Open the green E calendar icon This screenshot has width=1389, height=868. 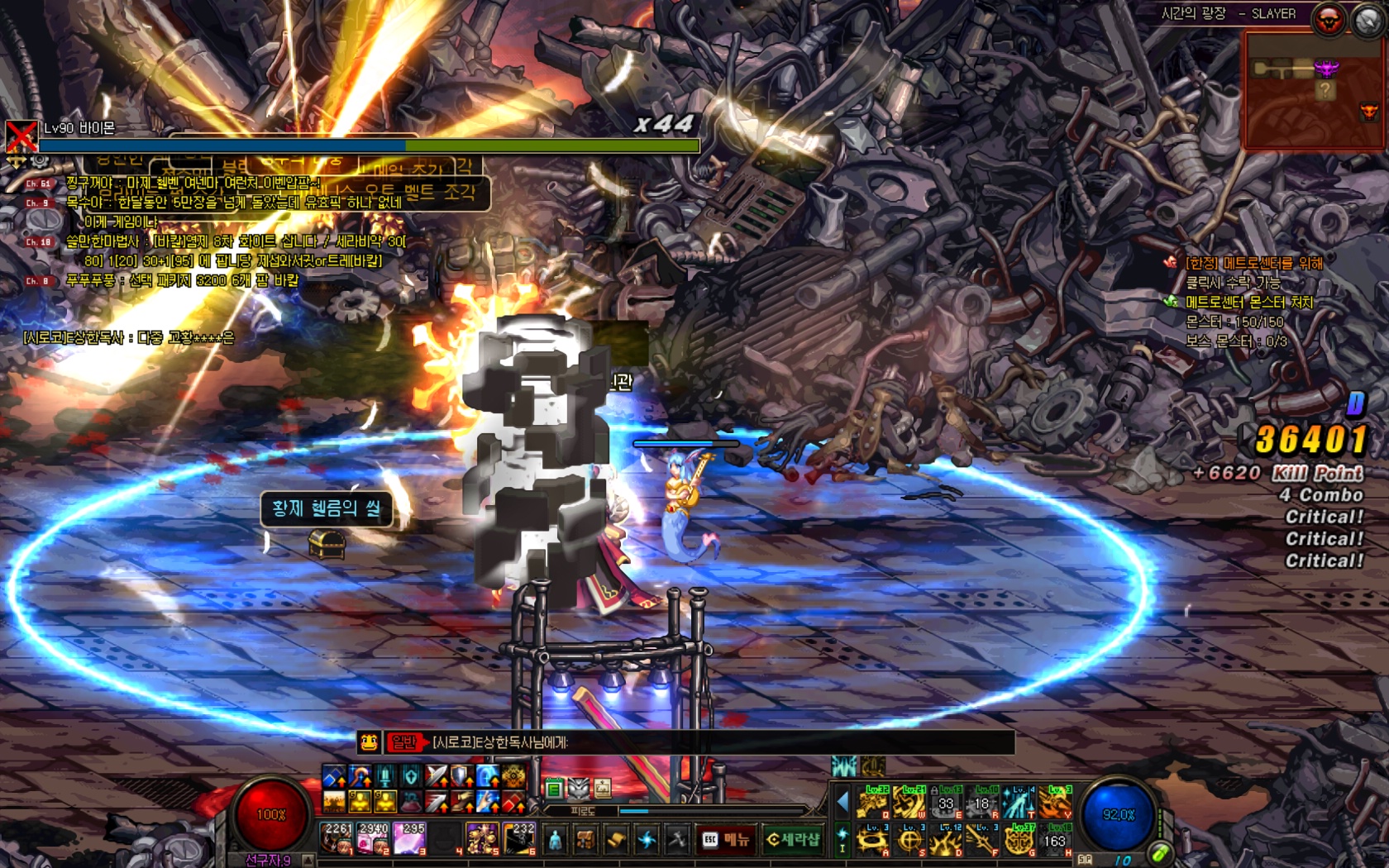[x=554, y=789]
